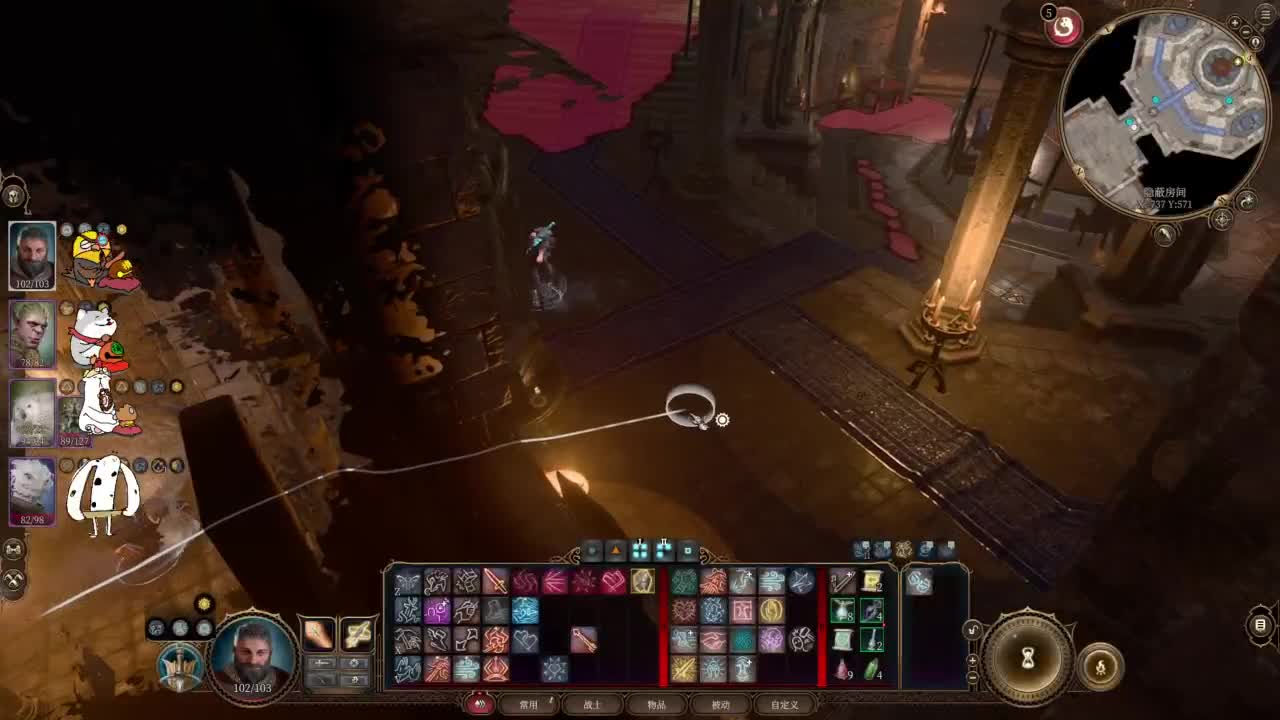Use the green vial with count 4
Viewport: 1280px width, 720px height.
872,668
